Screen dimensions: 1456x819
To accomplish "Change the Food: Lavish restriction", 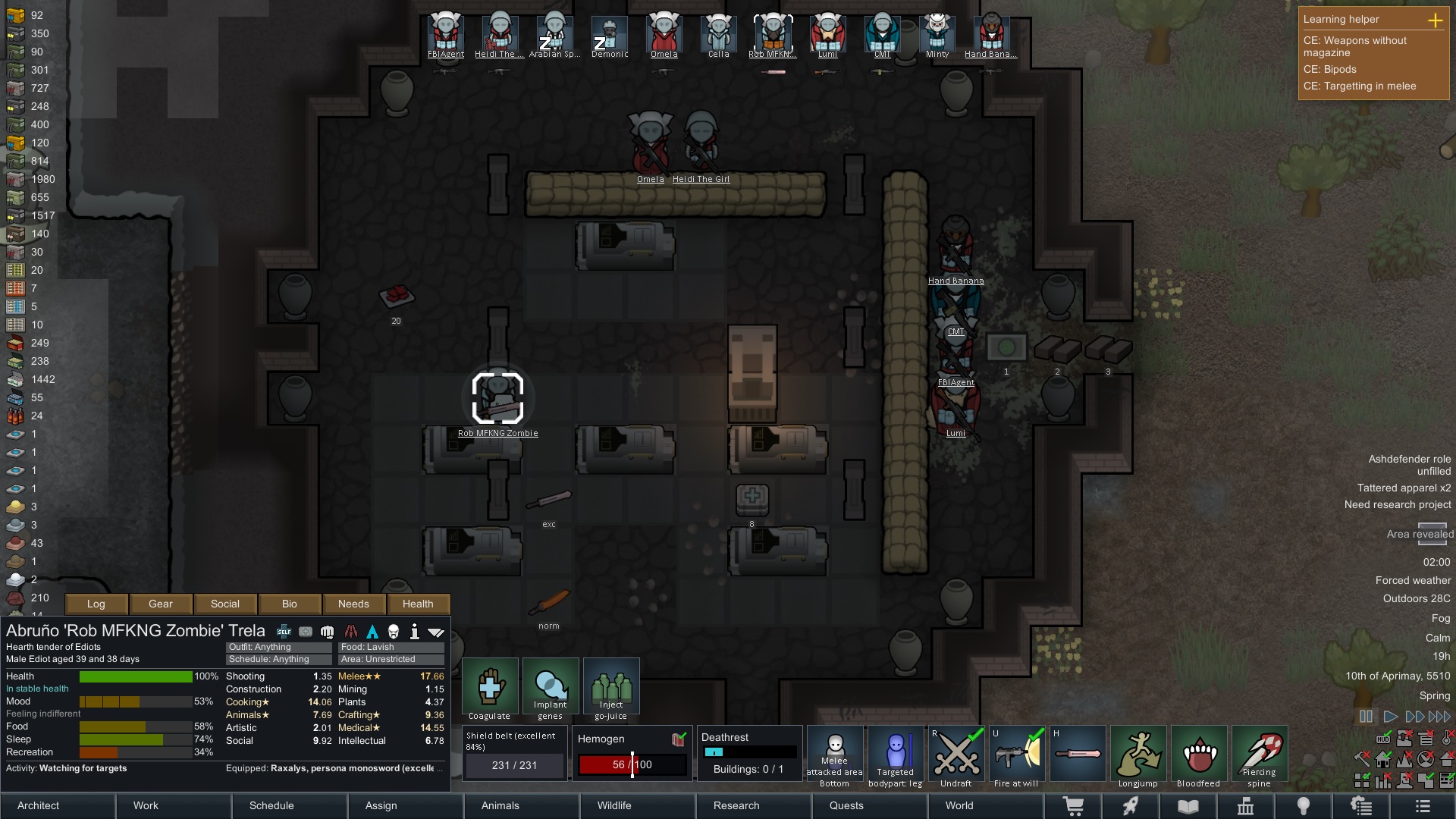I will tap(391, 647).
